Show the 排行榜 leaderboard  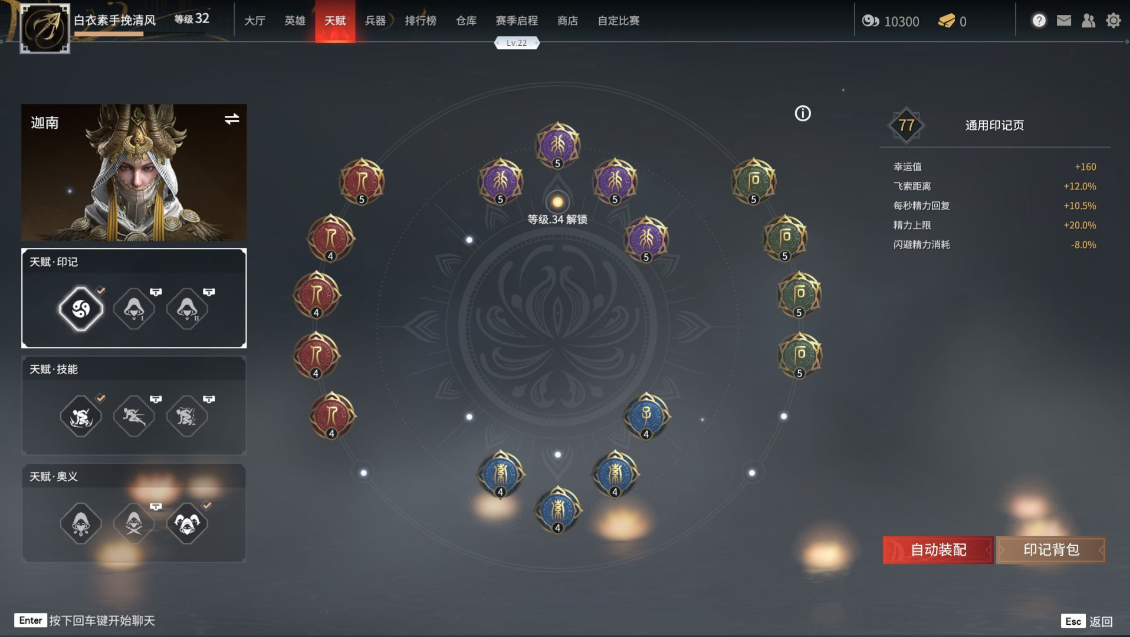(420, 21)
